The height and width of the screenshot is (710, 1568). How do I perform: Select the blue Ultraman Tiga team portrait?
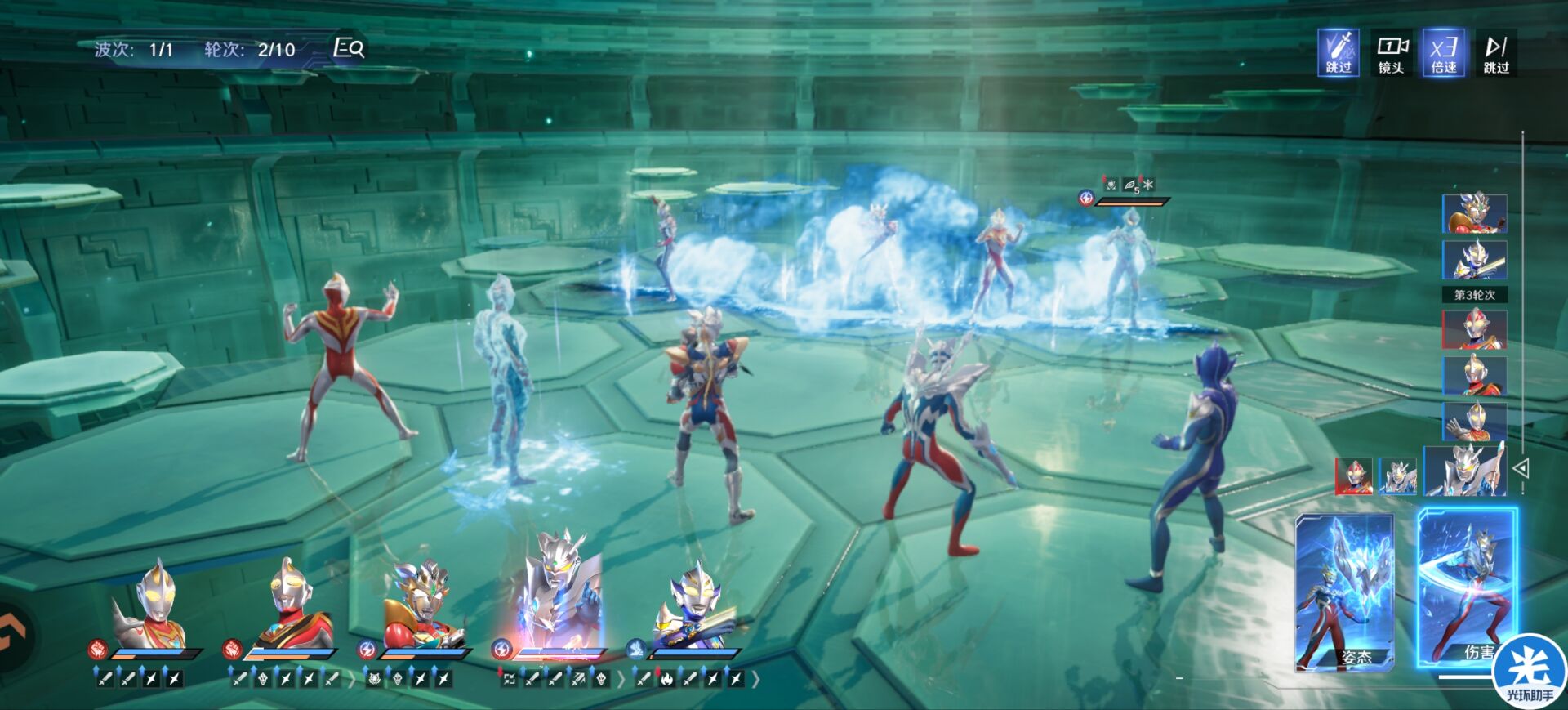694,605
